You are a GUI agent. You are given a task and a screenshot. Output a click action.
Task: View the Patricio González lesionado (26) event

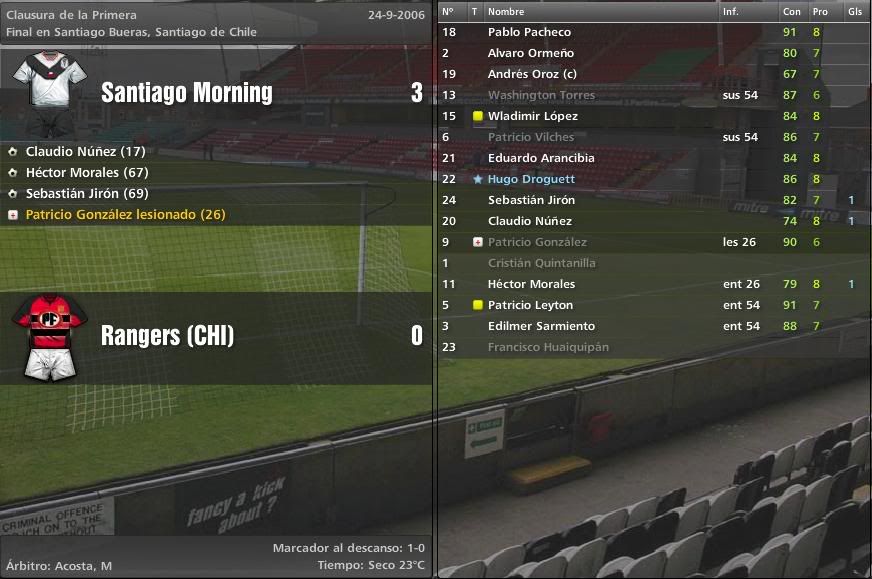(x=125, y=215)
